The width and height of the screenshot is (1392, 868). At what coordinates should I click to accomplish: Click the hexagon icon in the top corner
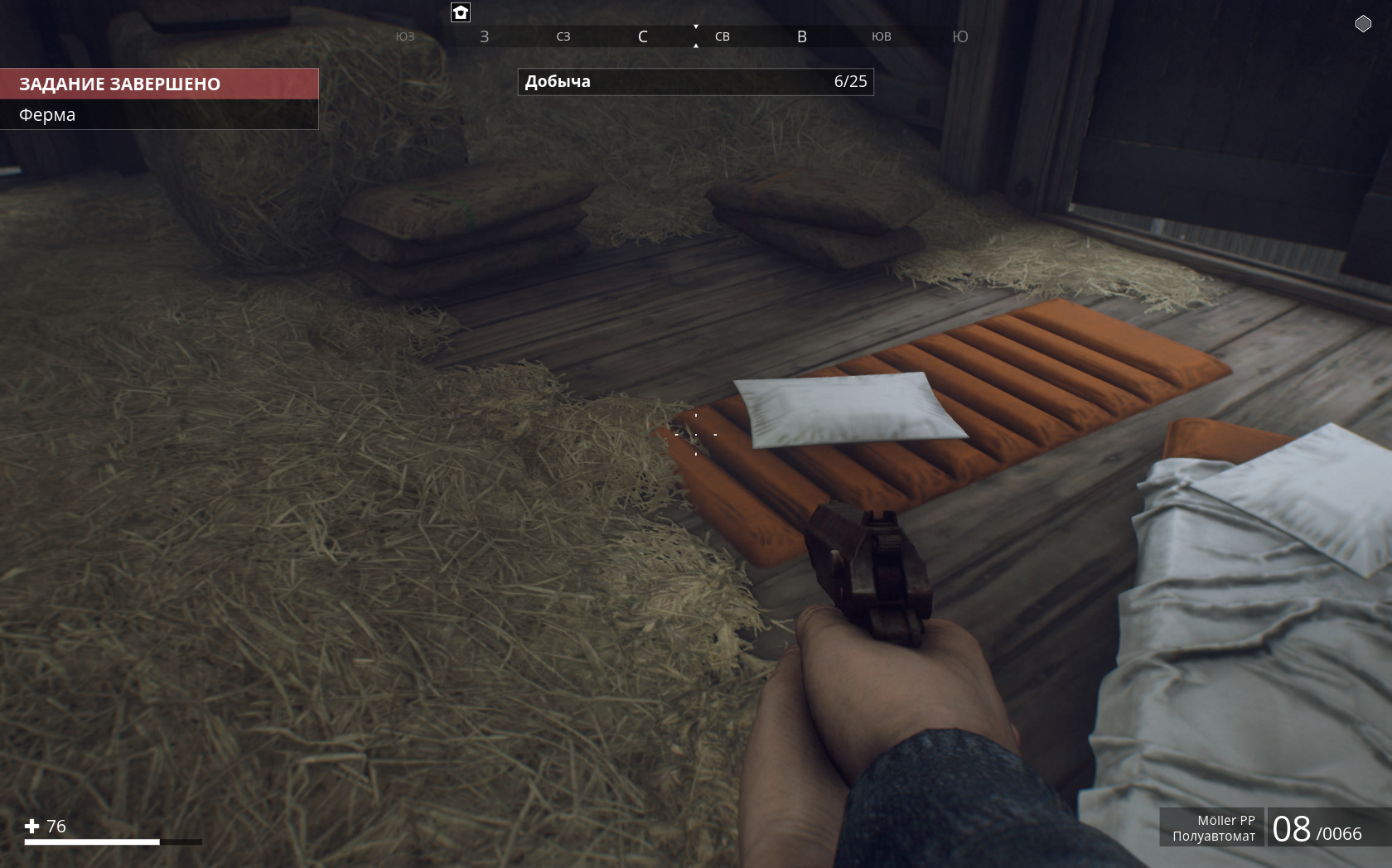1363,24
